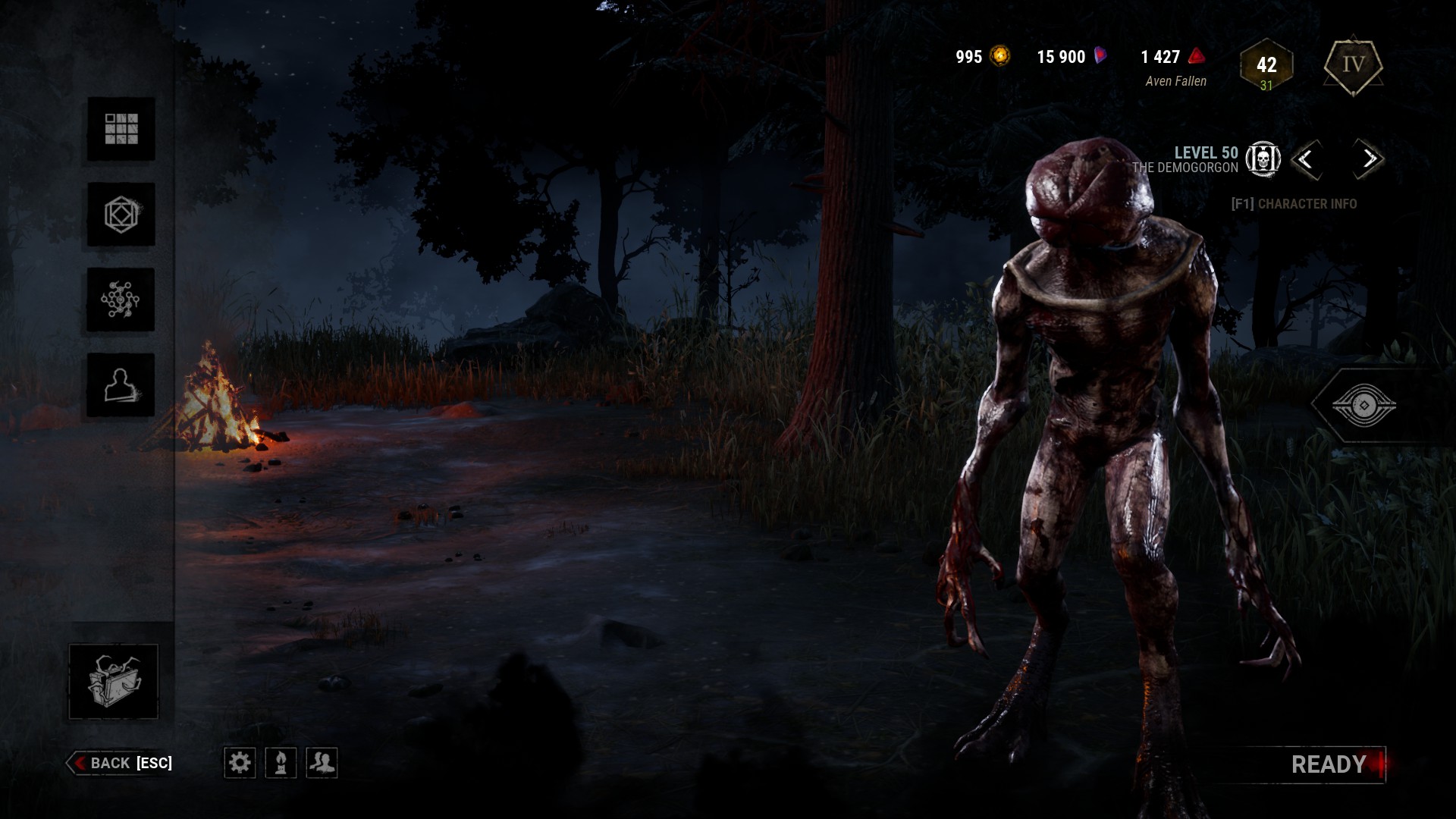This screenshot has width=1456, height=819.
Task: Open the friends list icon
Action: (x=322, y=762)
